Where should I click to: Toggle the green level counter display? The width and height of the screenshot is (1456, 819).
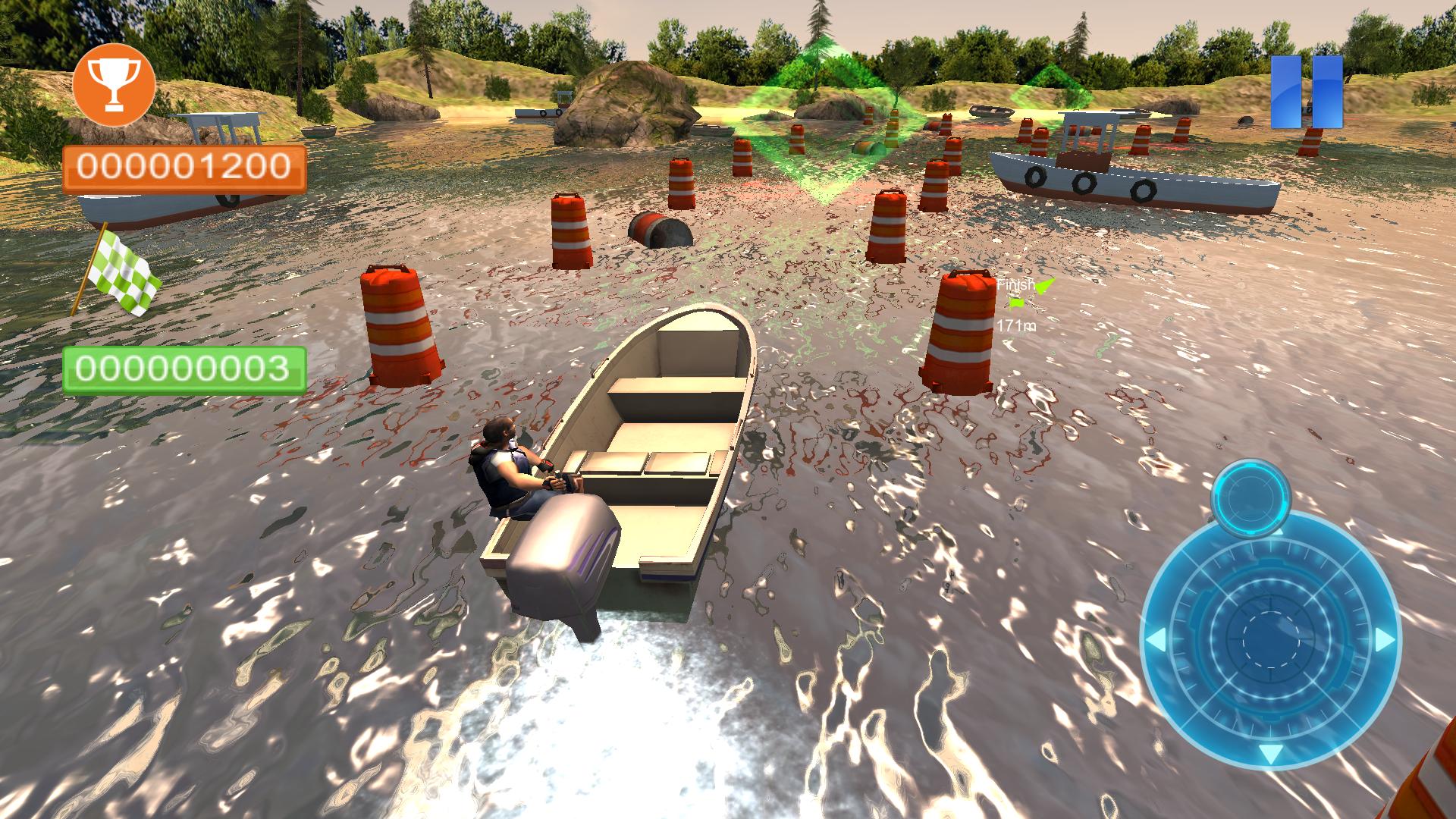pyautogui.click(x=182, y=369)
